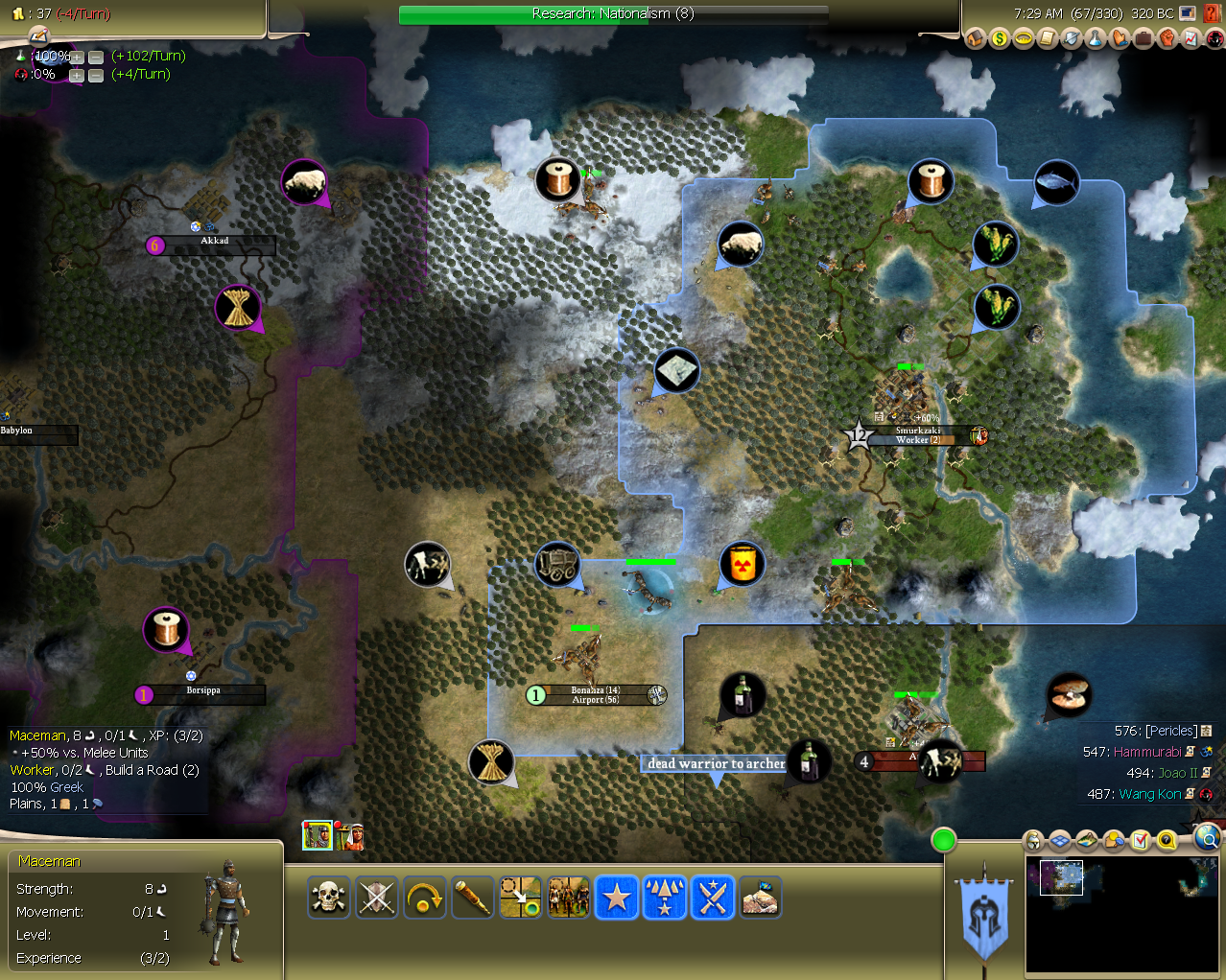This screenshot has width=1226, height=980.
Task: Open the Military Advisor fist icon
Action: (1167, 38)
